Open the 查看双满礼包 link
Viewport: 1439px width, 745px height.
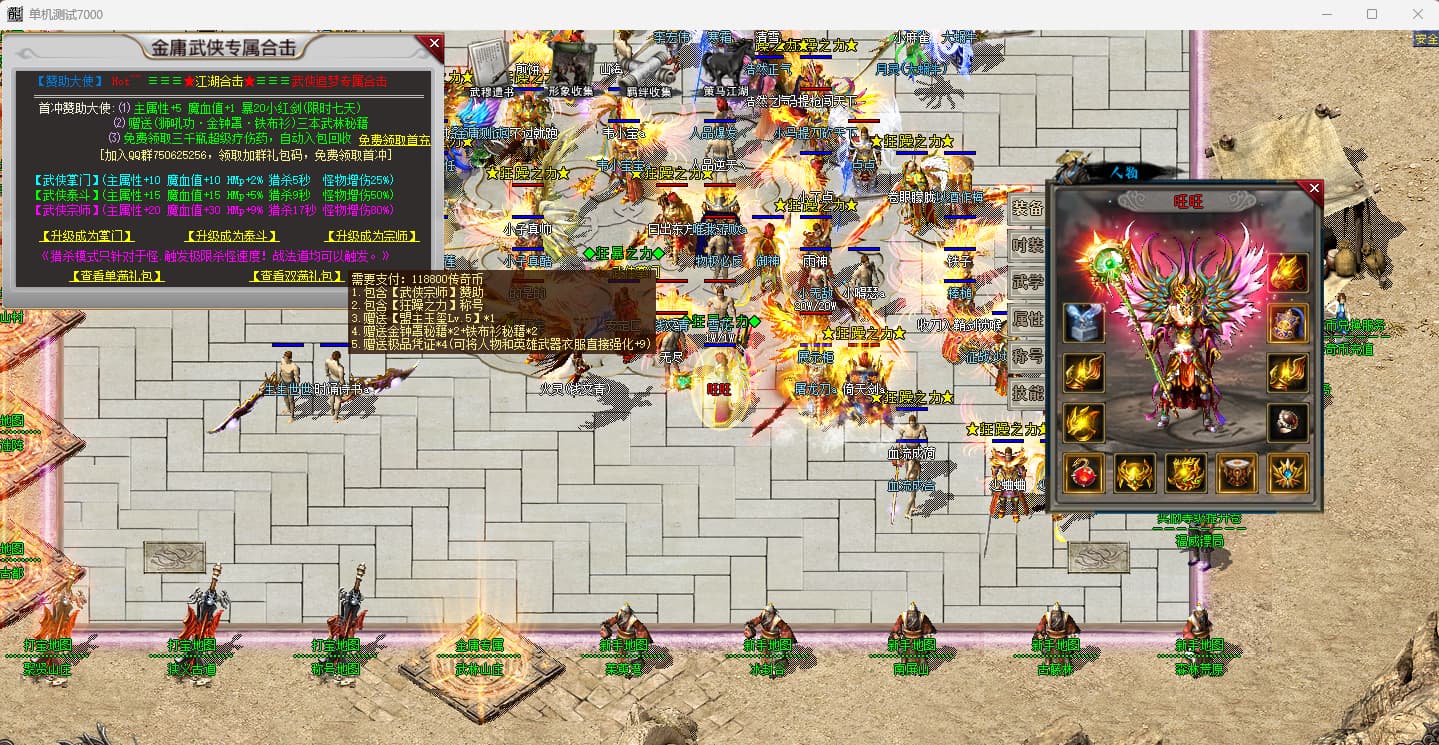click(x=296, y=276)
